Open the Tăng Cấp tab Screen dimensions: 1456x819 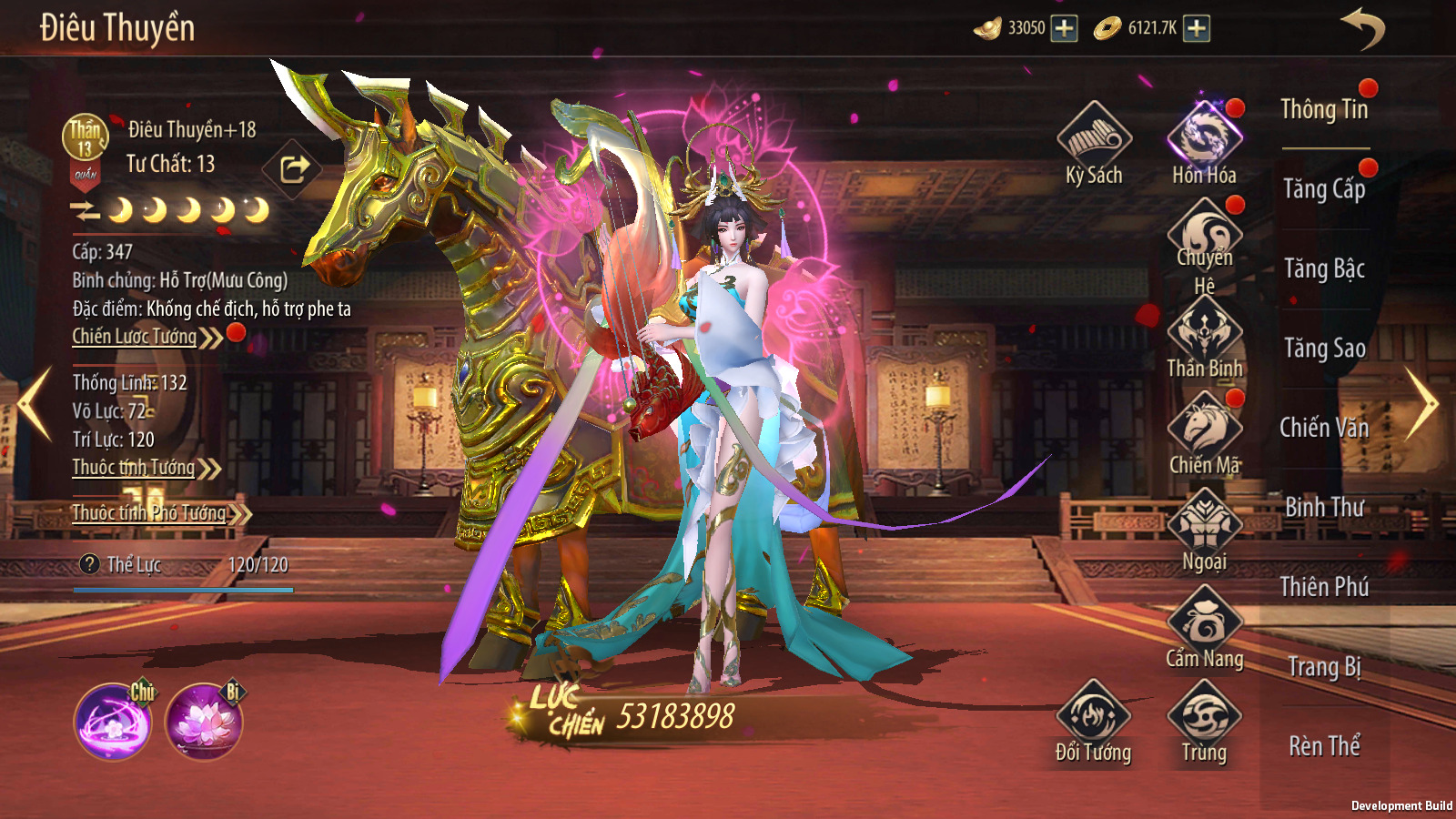coord(1324,189)
